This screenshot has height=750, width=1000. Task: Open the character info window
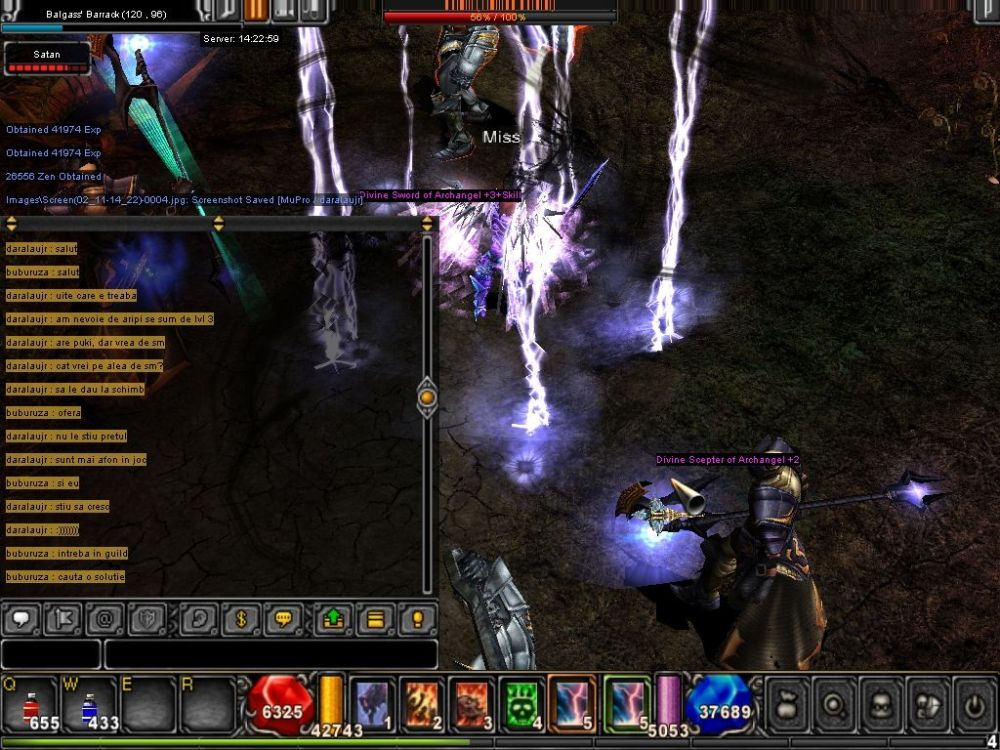(880, 704)
